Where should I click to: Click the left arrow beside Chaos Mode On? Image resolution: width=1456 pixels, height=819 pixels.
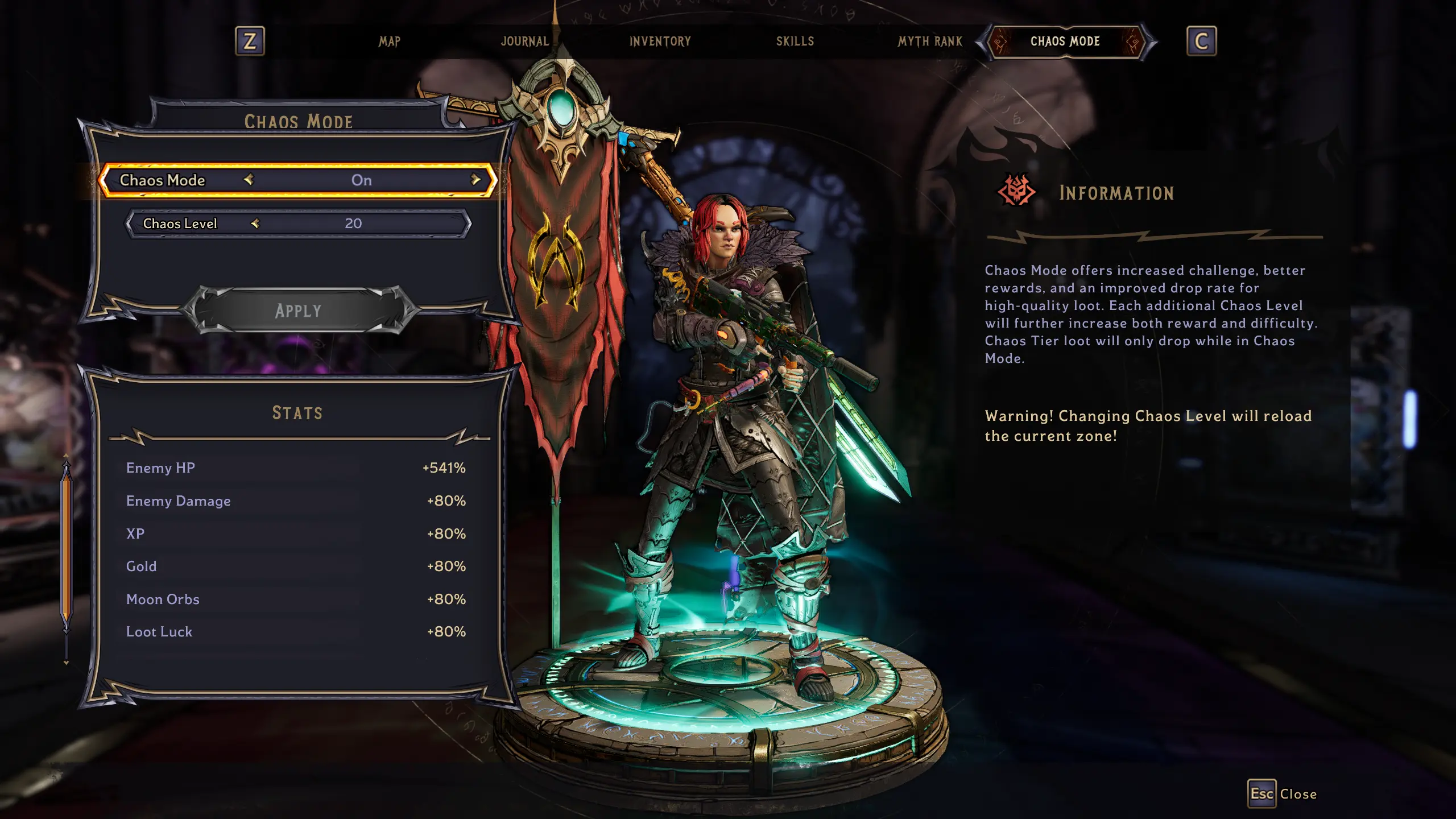click(x=249, y=180)
